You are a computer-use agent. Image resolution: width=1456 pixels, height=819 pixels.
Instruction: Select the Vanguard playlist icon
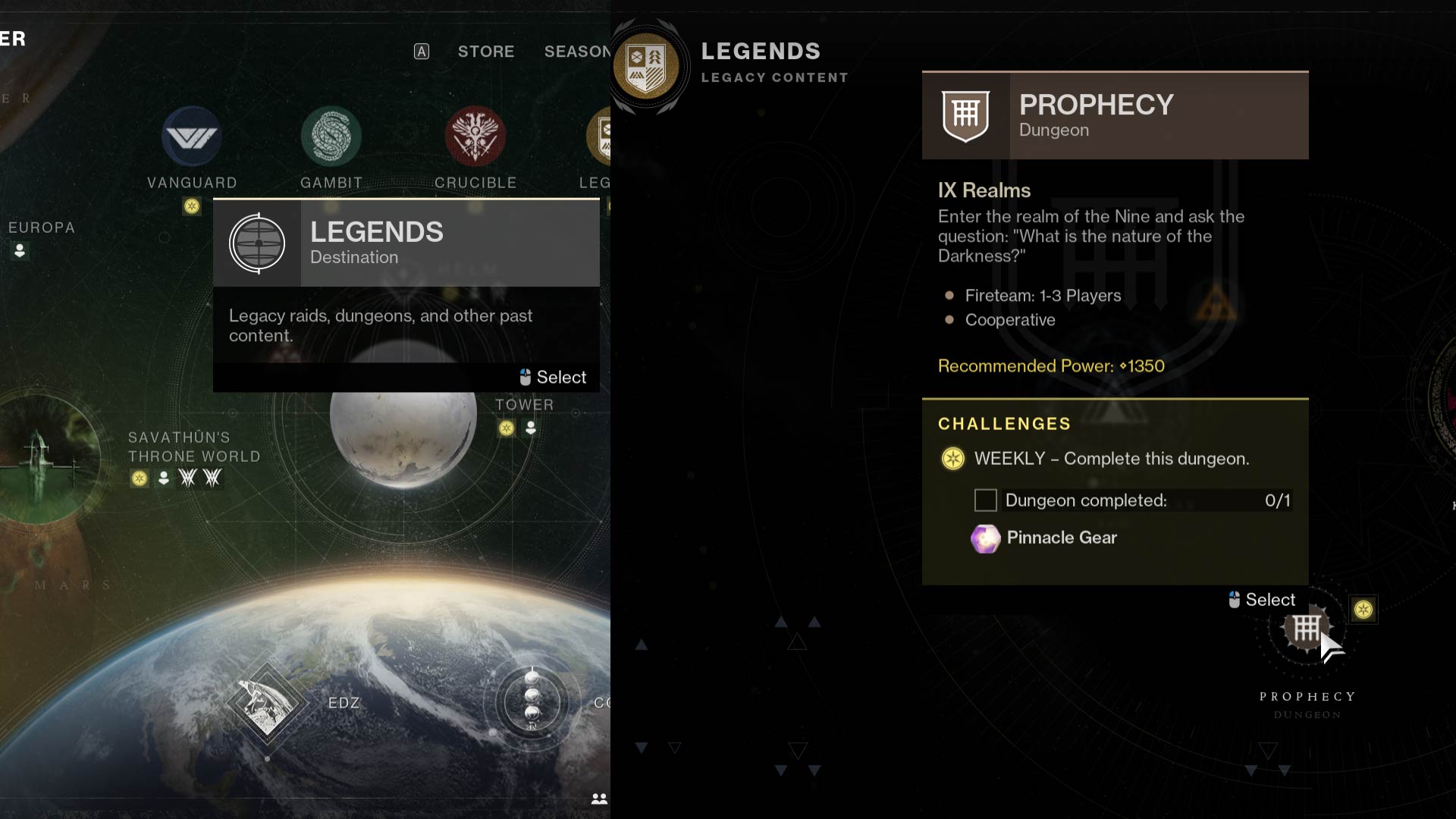[x=192, y=137]
